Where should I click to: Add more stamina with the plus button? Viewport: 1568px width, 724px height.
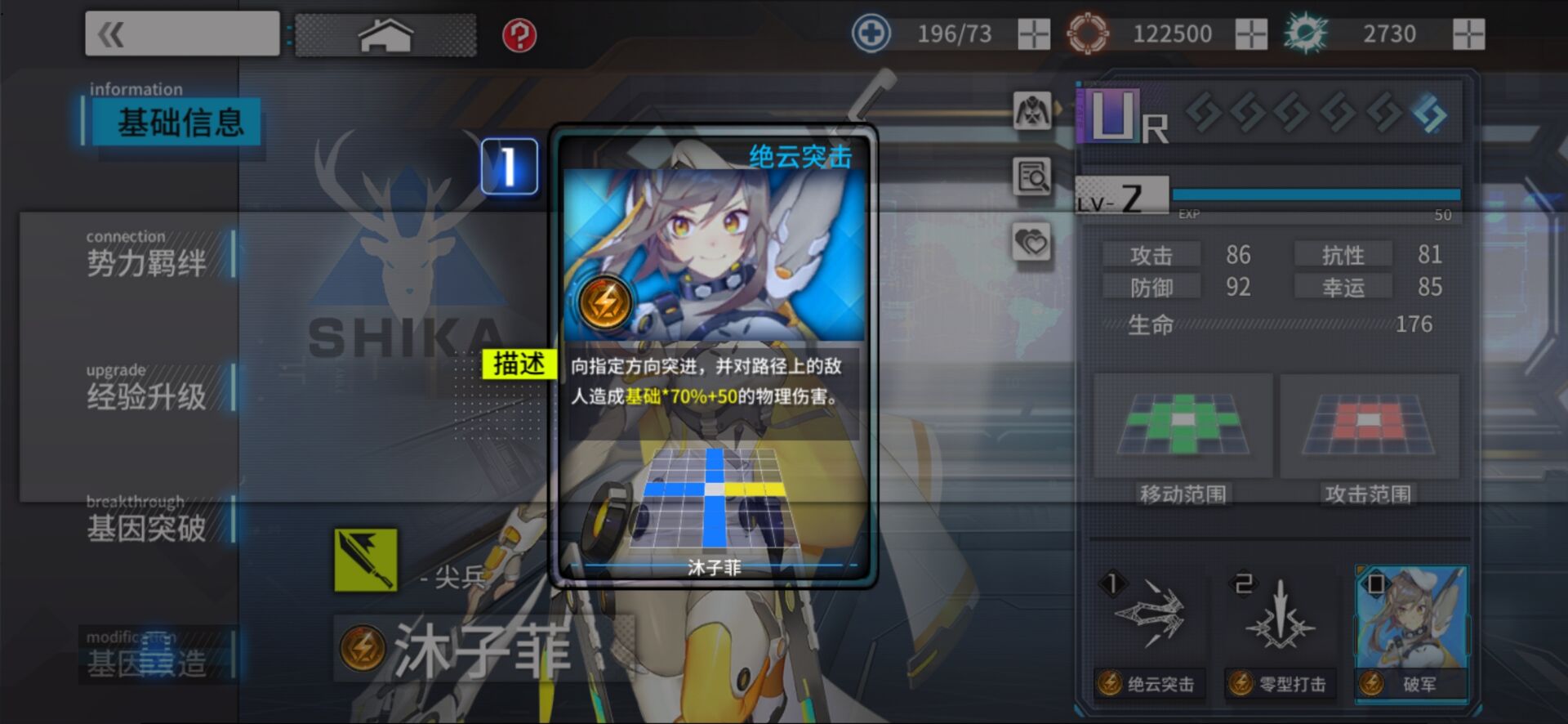pyautogui.click(x=1034, y=34)
